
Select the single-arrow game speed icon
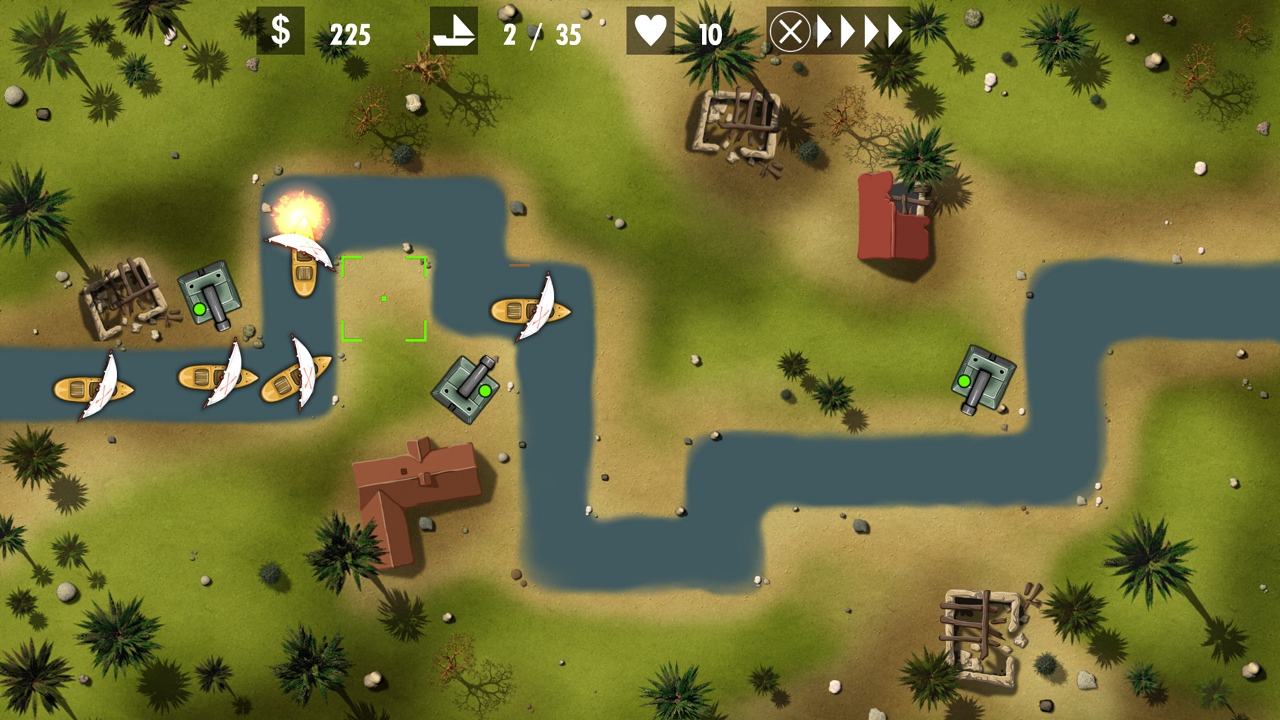tap(822, 31)
